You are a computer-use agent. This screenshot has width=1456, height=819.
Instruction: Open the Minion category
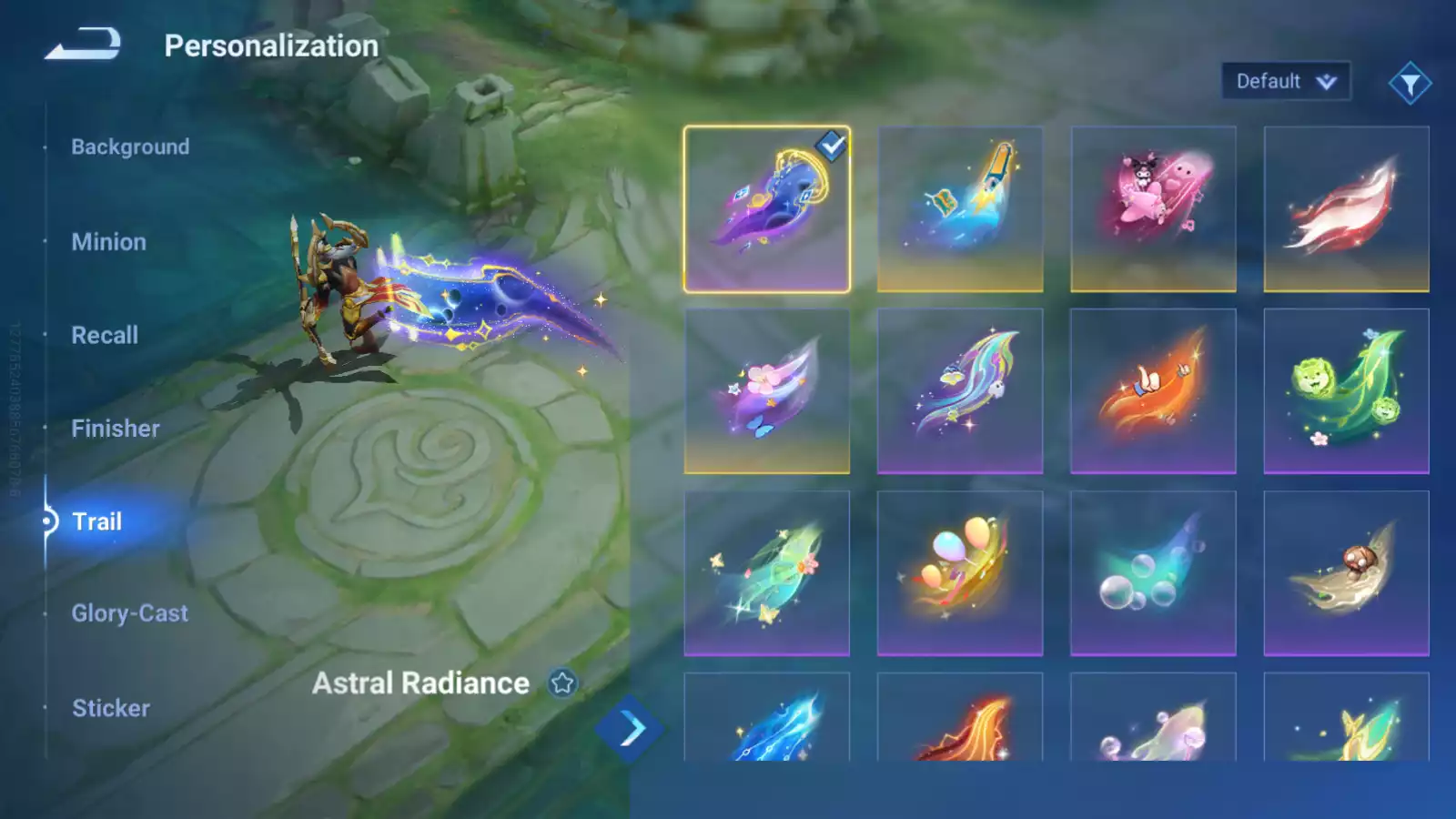108,242
